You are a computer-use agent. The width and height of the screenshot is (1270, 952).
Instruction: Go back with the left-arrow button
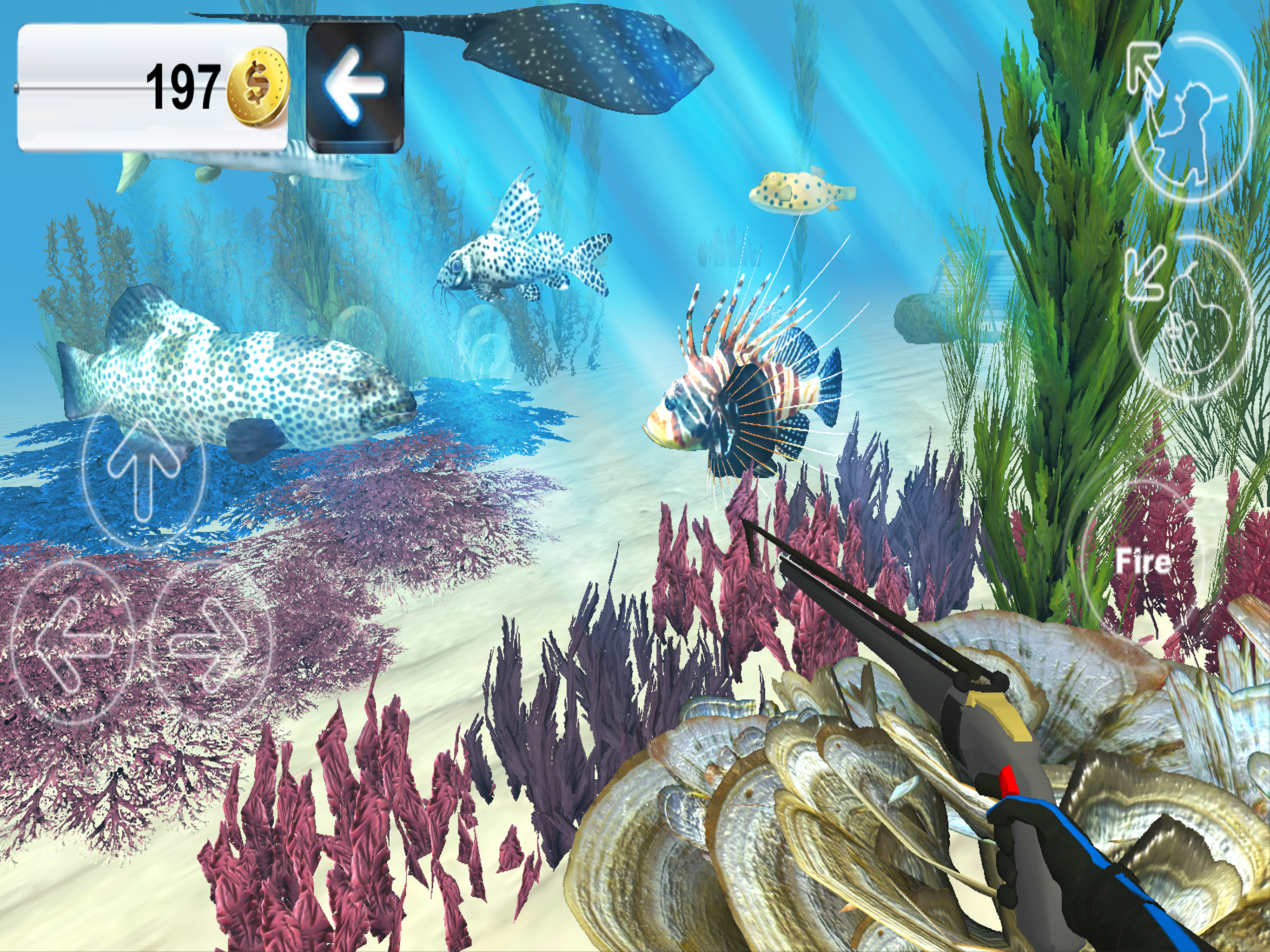click(355, 87)
